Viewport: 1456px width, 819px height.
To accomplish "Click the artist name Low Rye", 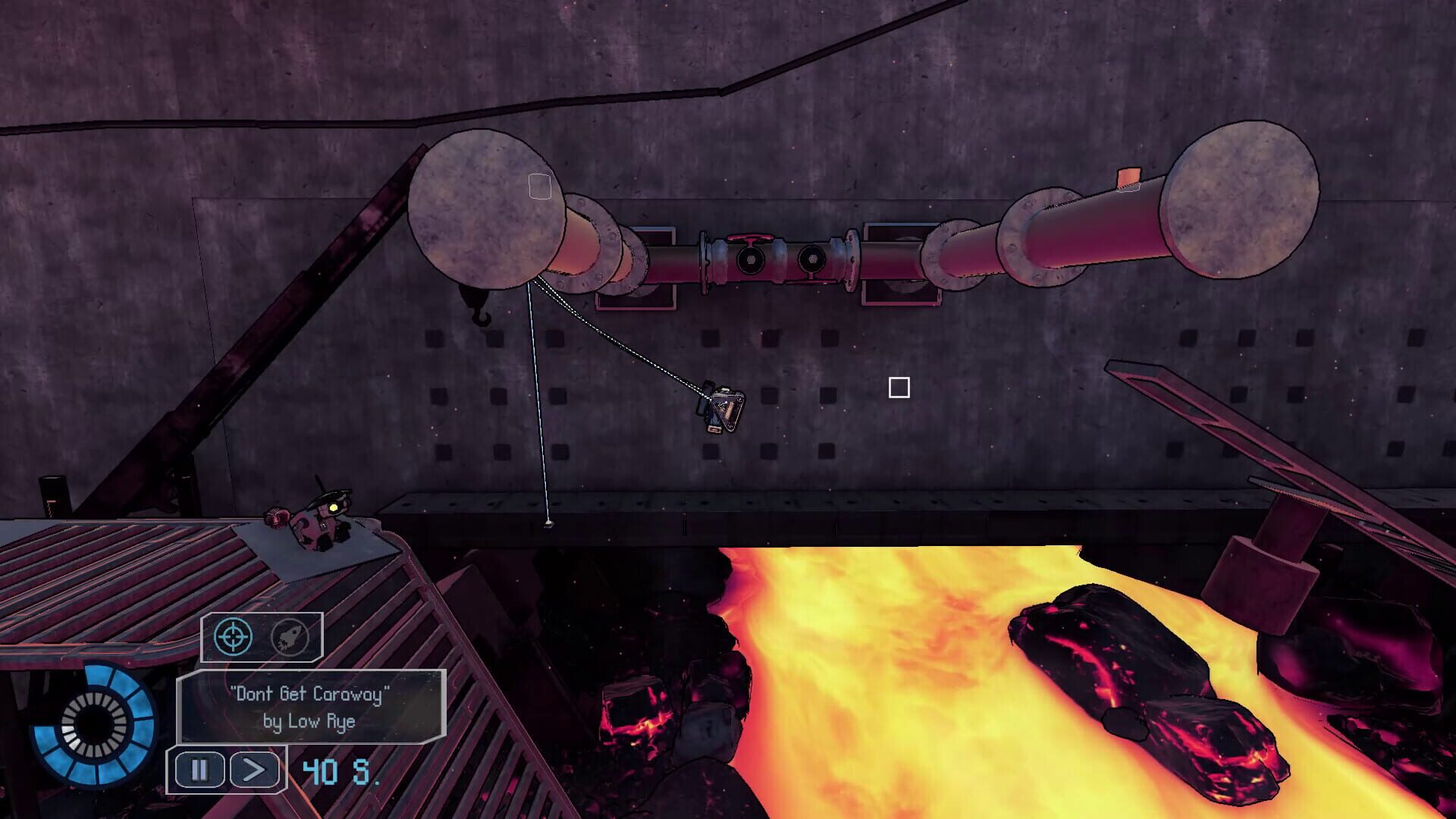I will (x=311, y=723).
